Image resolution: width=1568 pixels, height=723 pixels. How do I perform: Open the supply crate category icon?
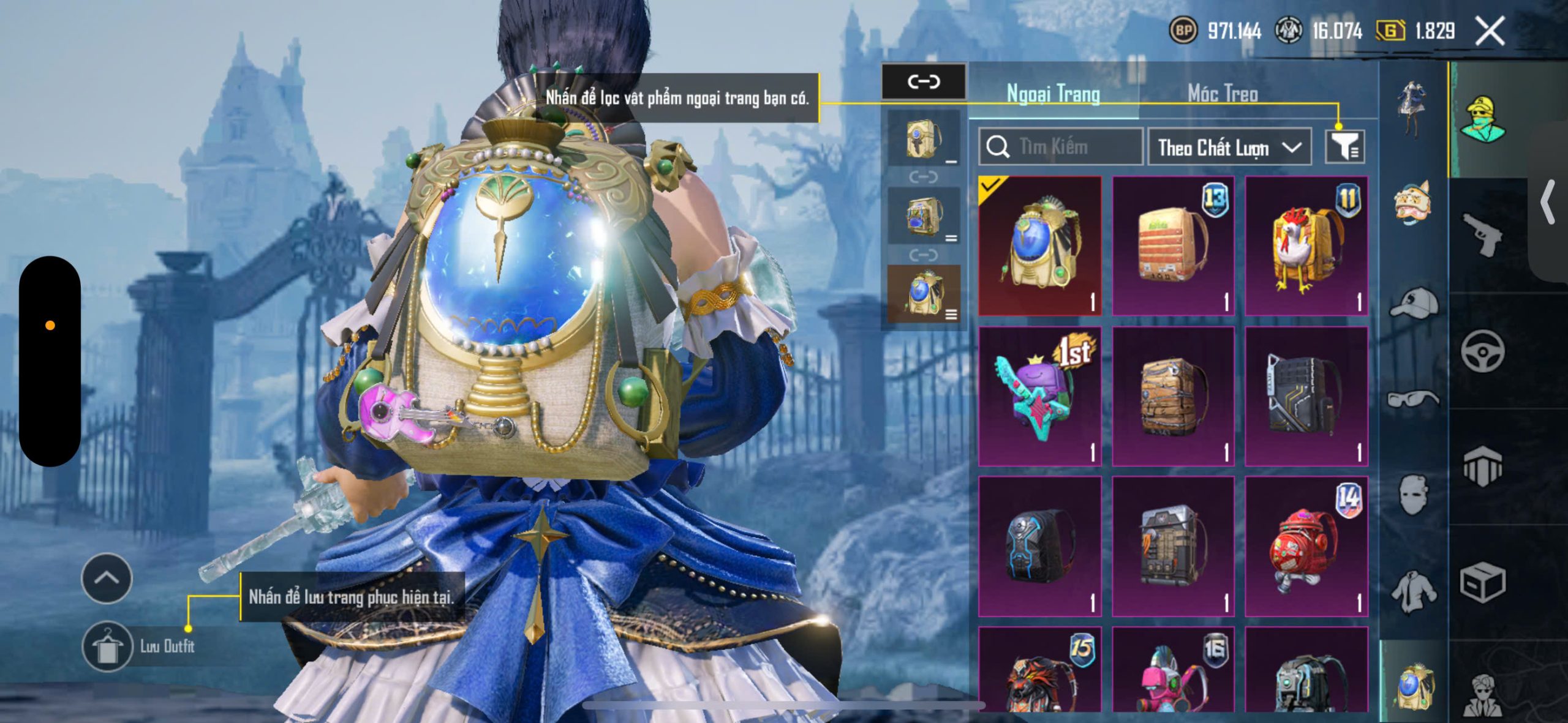coord(1482,583)
